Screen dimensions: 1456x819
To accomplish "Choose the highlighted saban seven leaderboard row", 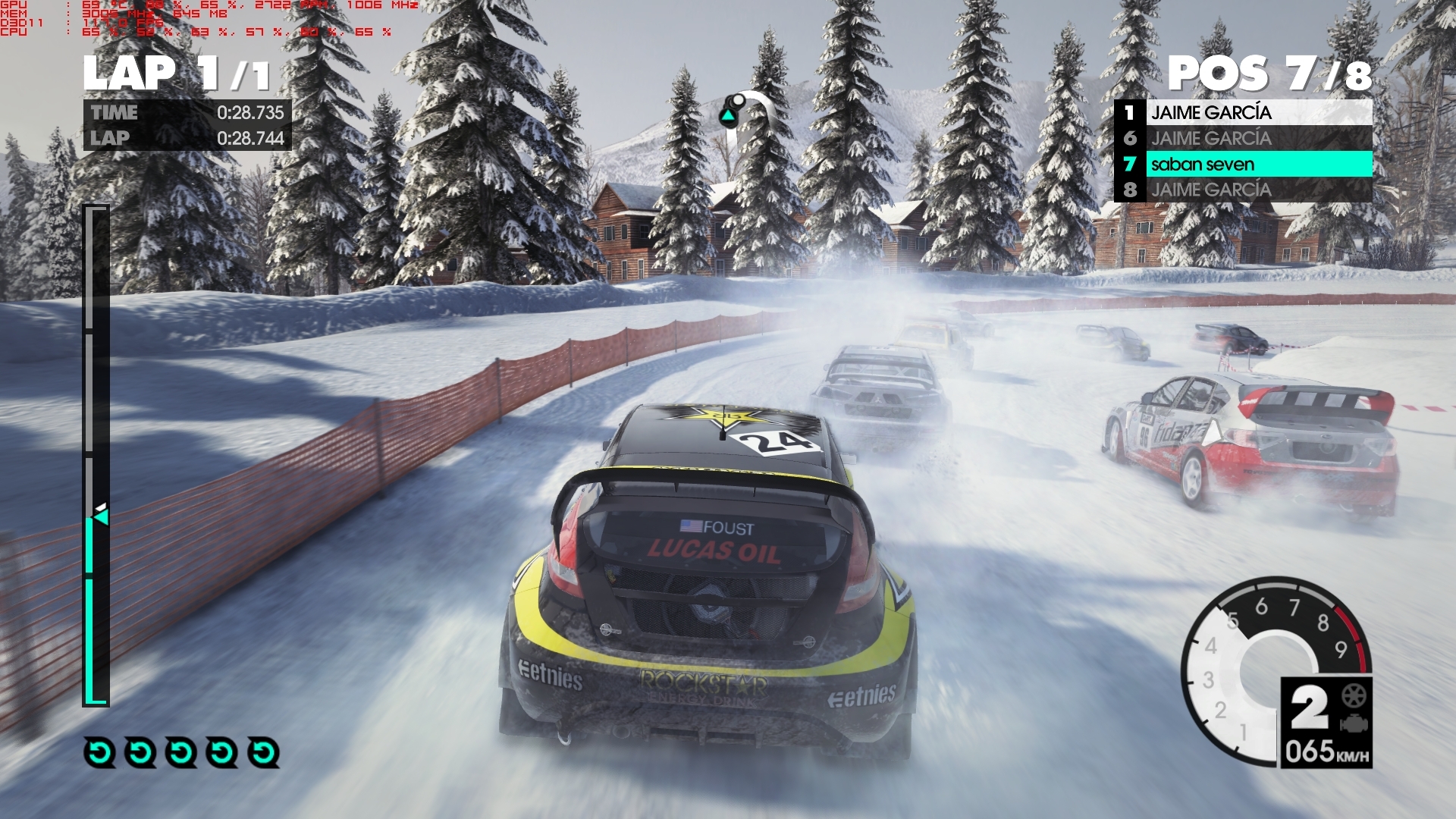I will [x=1244, y=164].
